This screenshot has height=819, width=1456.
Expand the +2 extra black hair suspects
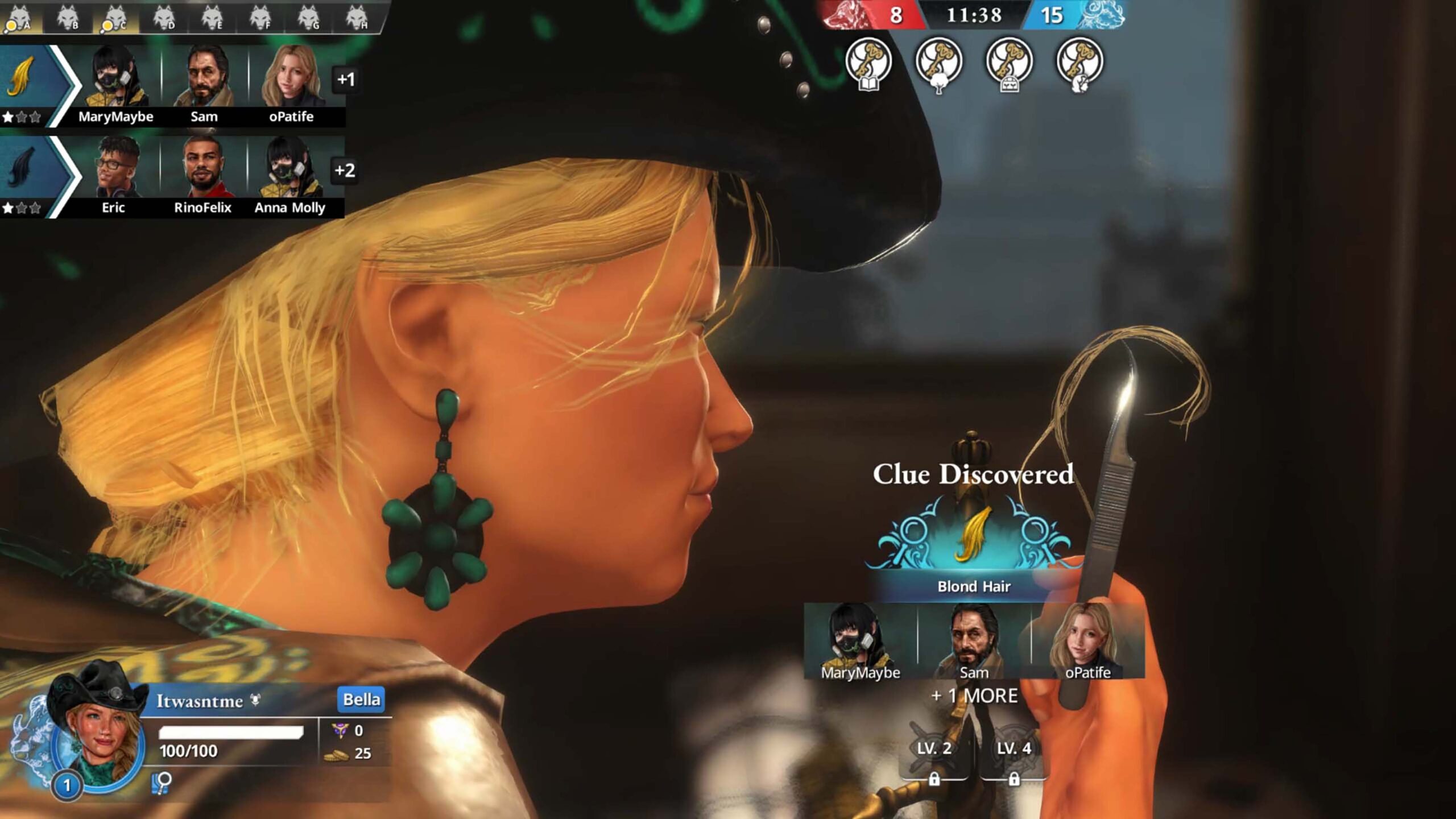tap(345, 170)
